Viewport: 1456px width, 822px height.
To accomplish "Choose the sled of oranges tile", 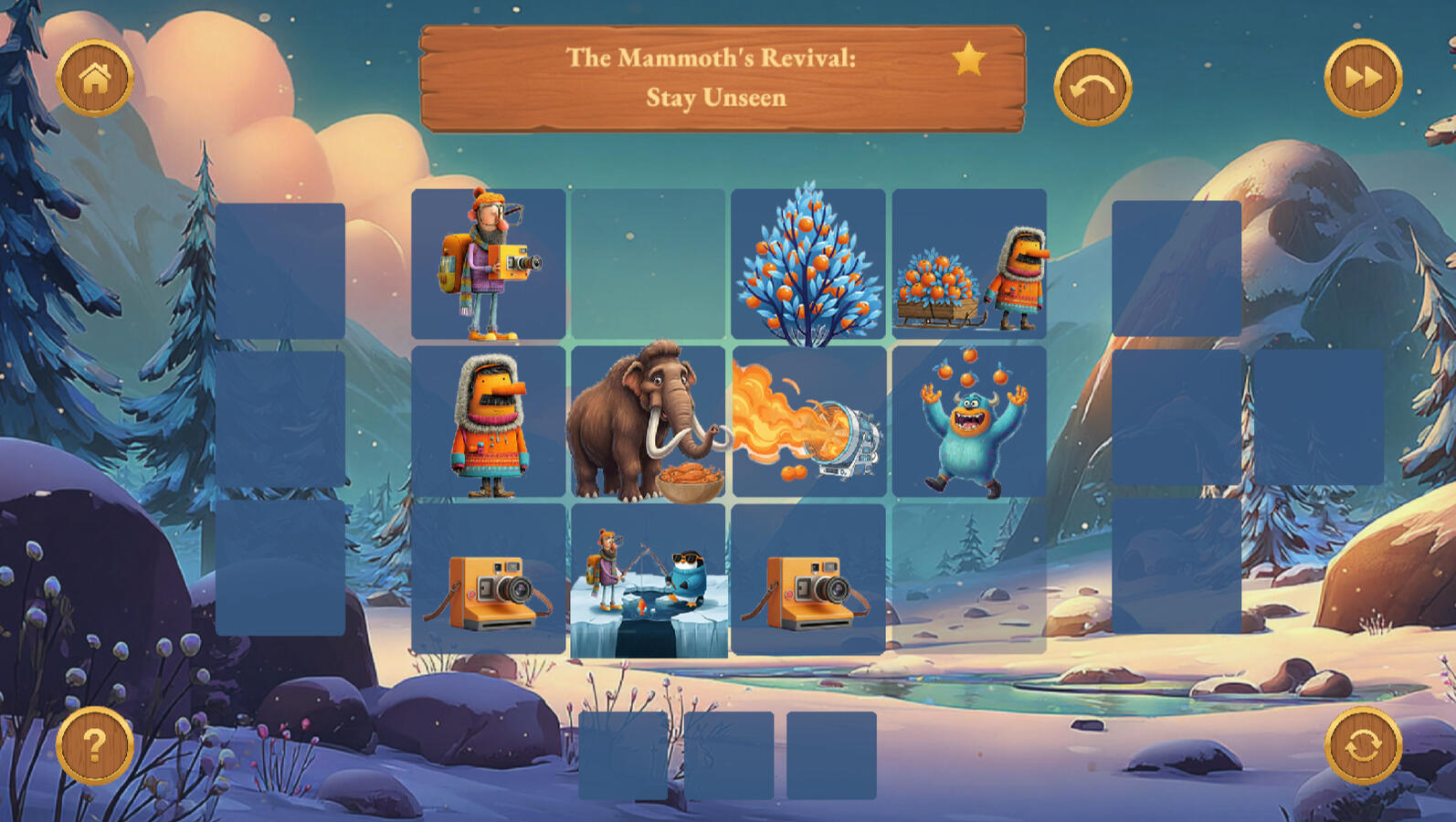I will [x=969, y=264].
